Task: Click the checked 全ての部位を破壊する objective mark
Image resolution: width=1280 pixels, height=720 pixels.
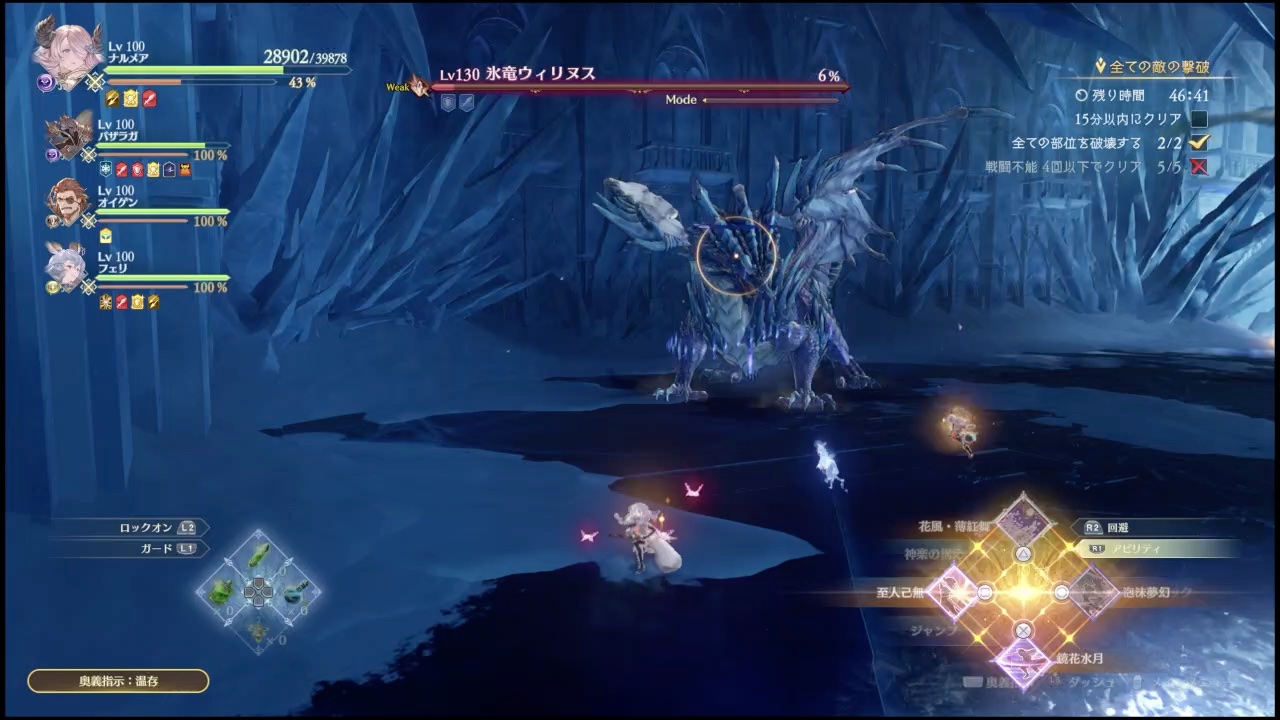Action: pyautogui.click(x=1199, y=143)
